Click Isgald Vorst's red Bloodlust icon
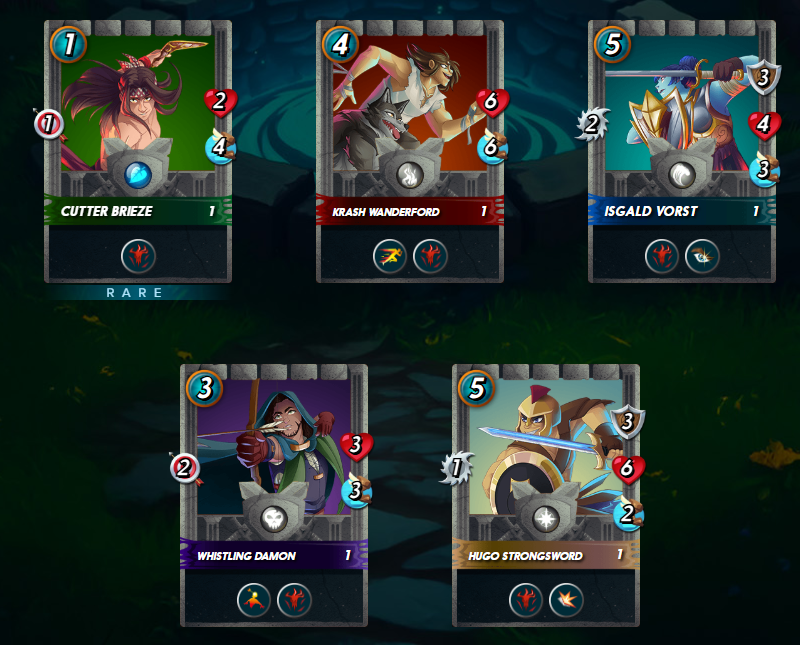 (x=662, y=256)
